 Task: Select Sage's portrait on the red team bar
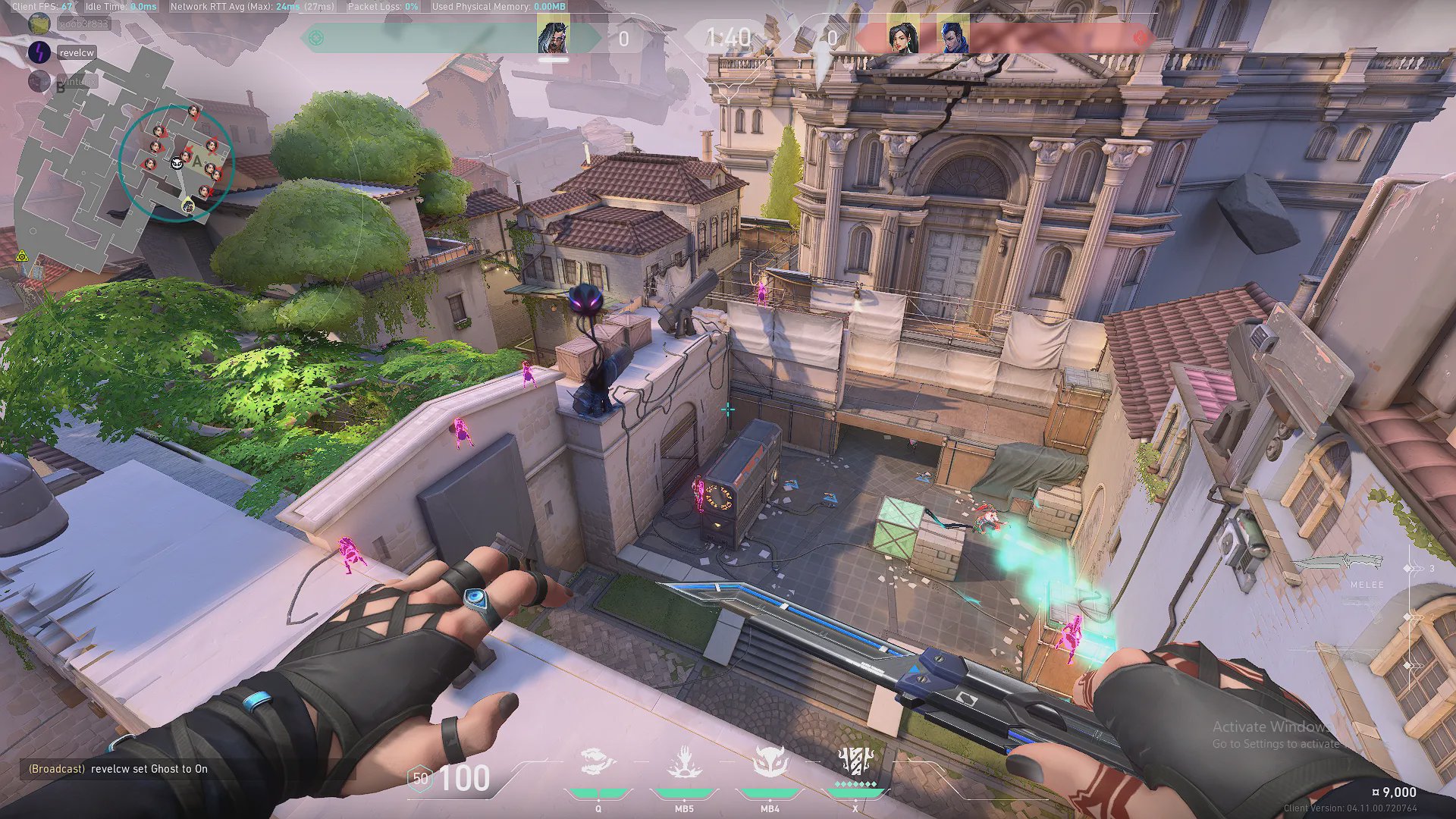[902, 37]
